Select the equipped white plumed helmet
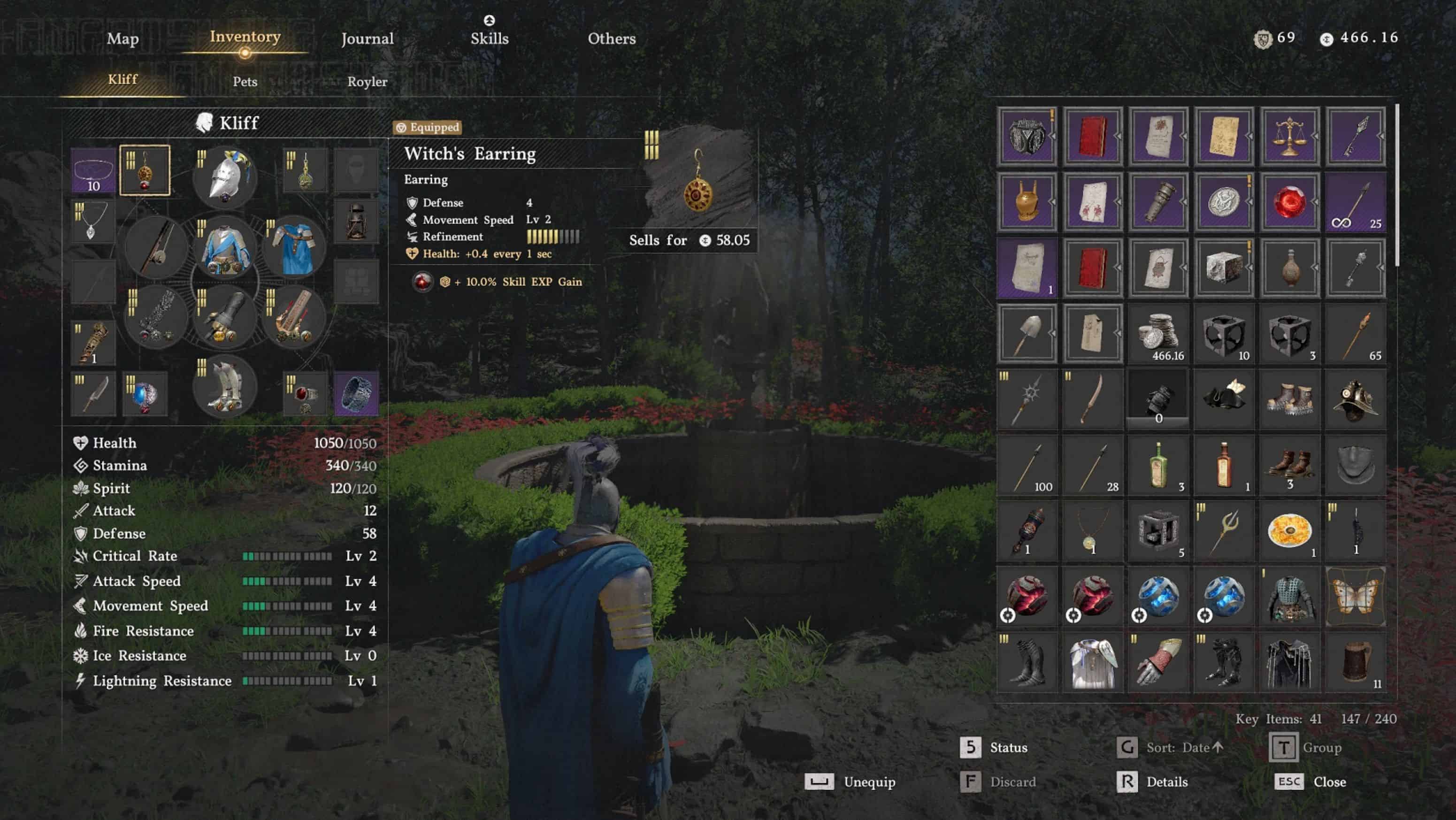 coord(225,176)
